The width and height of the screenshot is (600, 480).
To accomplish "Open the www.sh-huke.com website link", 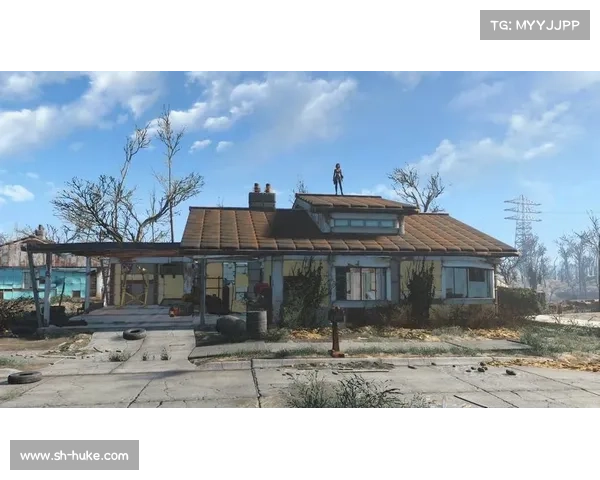I will click(x=75, y=456).
